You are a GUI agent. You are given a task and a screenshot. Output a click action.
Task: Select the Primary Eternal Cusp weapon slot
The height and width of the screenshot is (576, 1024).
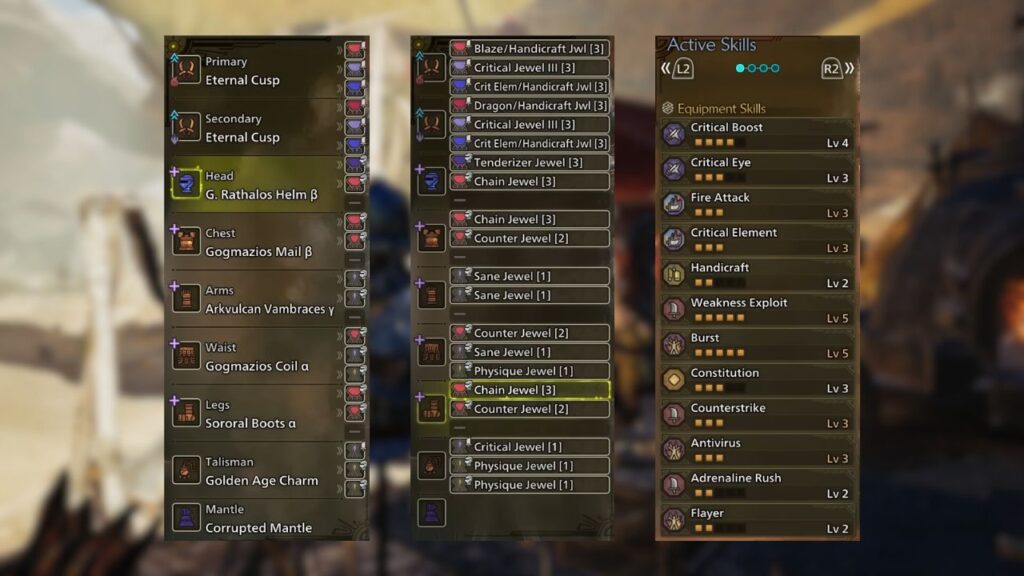(x=255, y=71)
